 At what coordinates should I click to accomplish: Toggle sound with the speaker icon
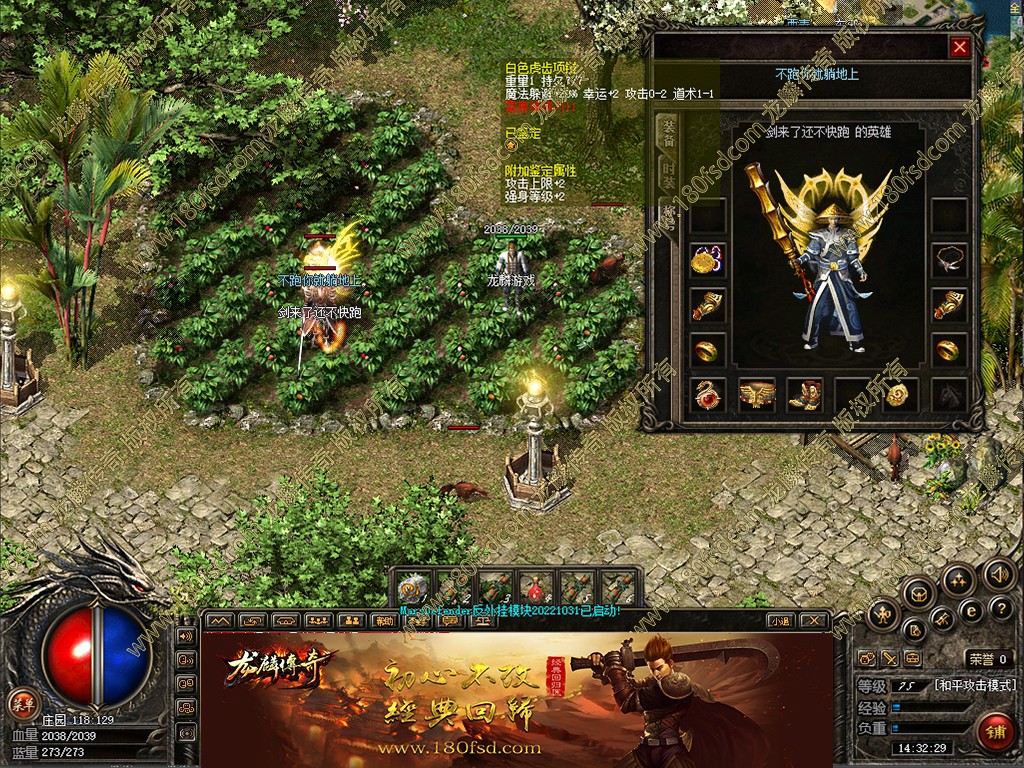coord(998,575)
